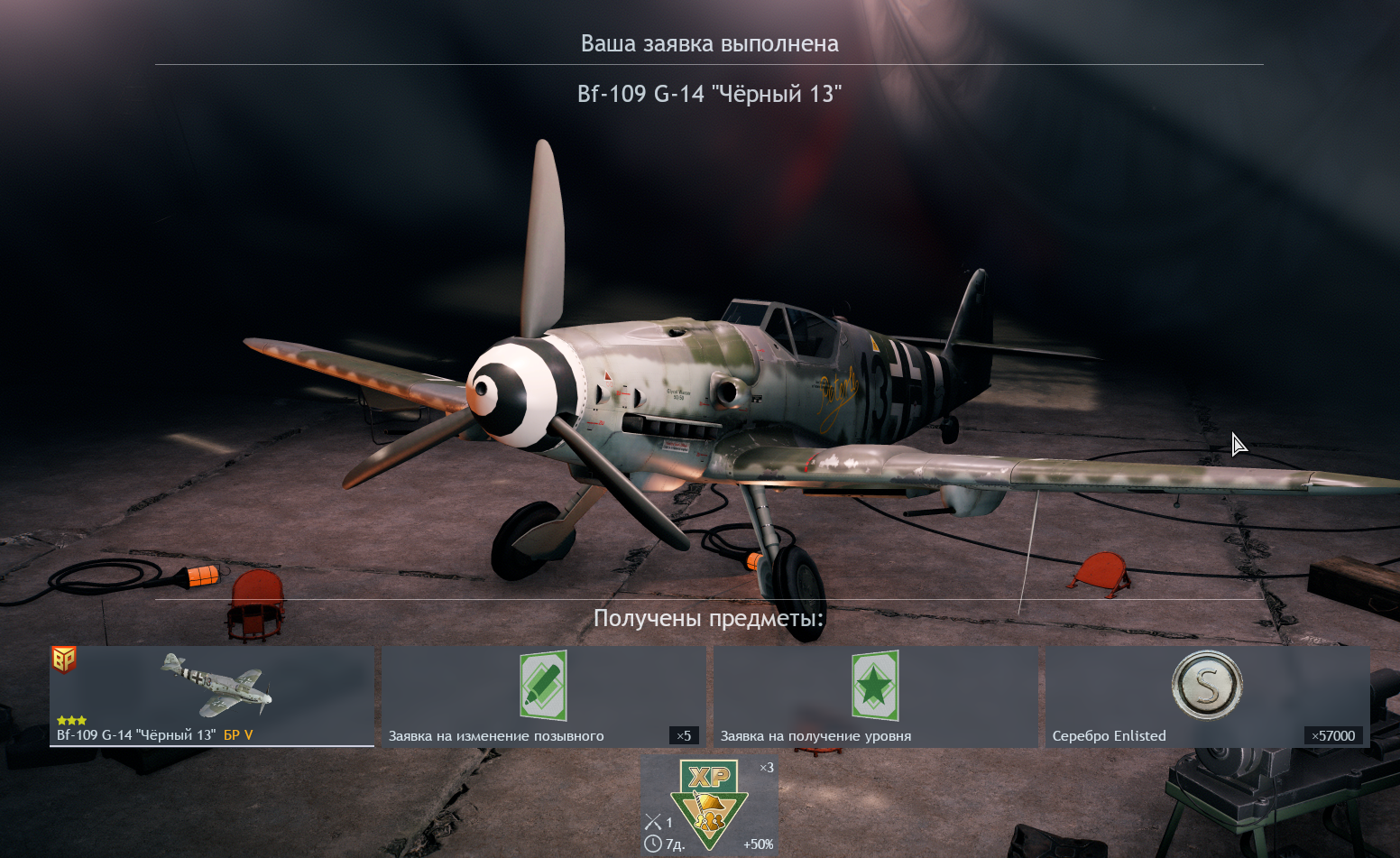Select the Bf-109 G-14 "Чёрный 13" reward card

pyautogui.click(x=212, y=696)
